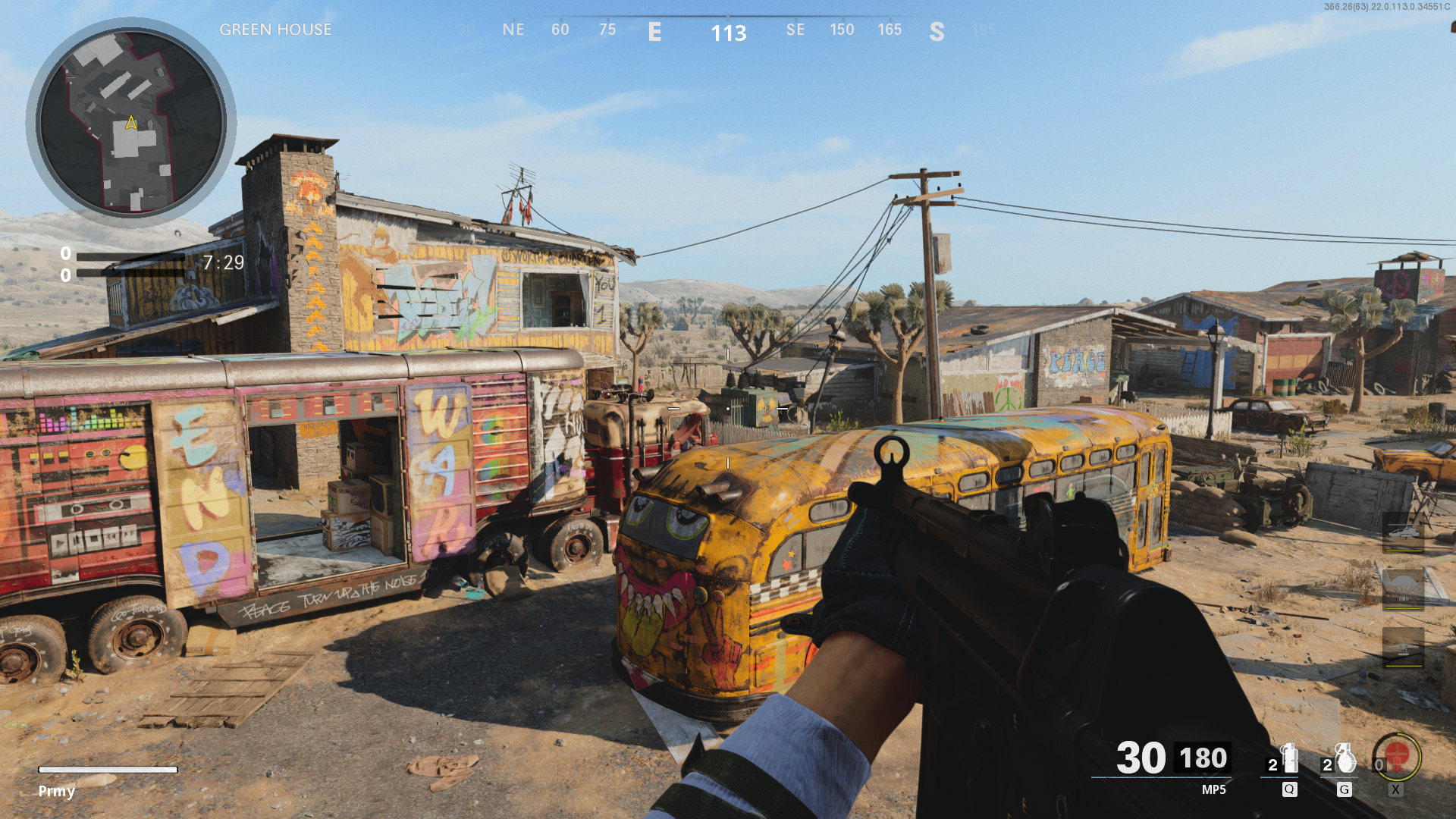Use the frag grenade lethal equipment
The width and height of the screenshot is (1456, 819).
(1344, 758)
